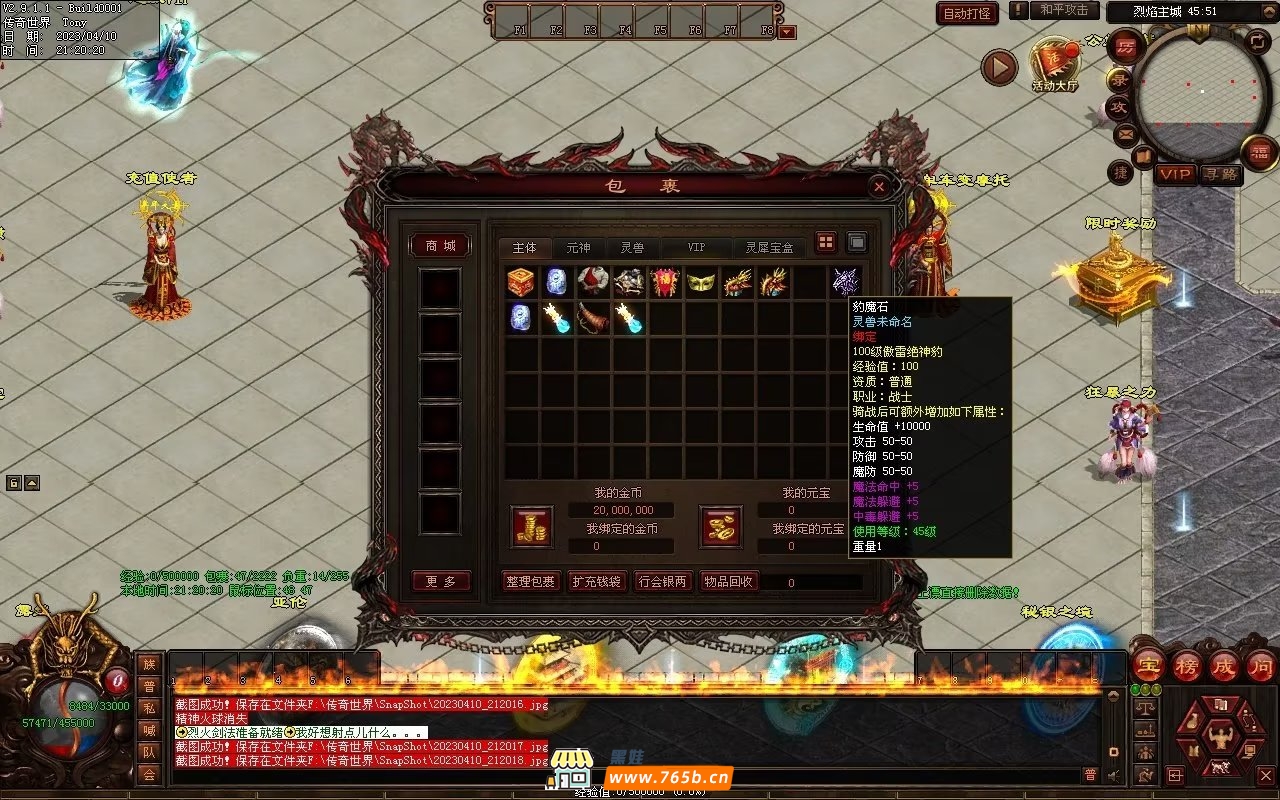Image resolution: width=1280 pixels, height=800 pixels.
Task: Select the golden mask item slot
Action: point(701,282)
